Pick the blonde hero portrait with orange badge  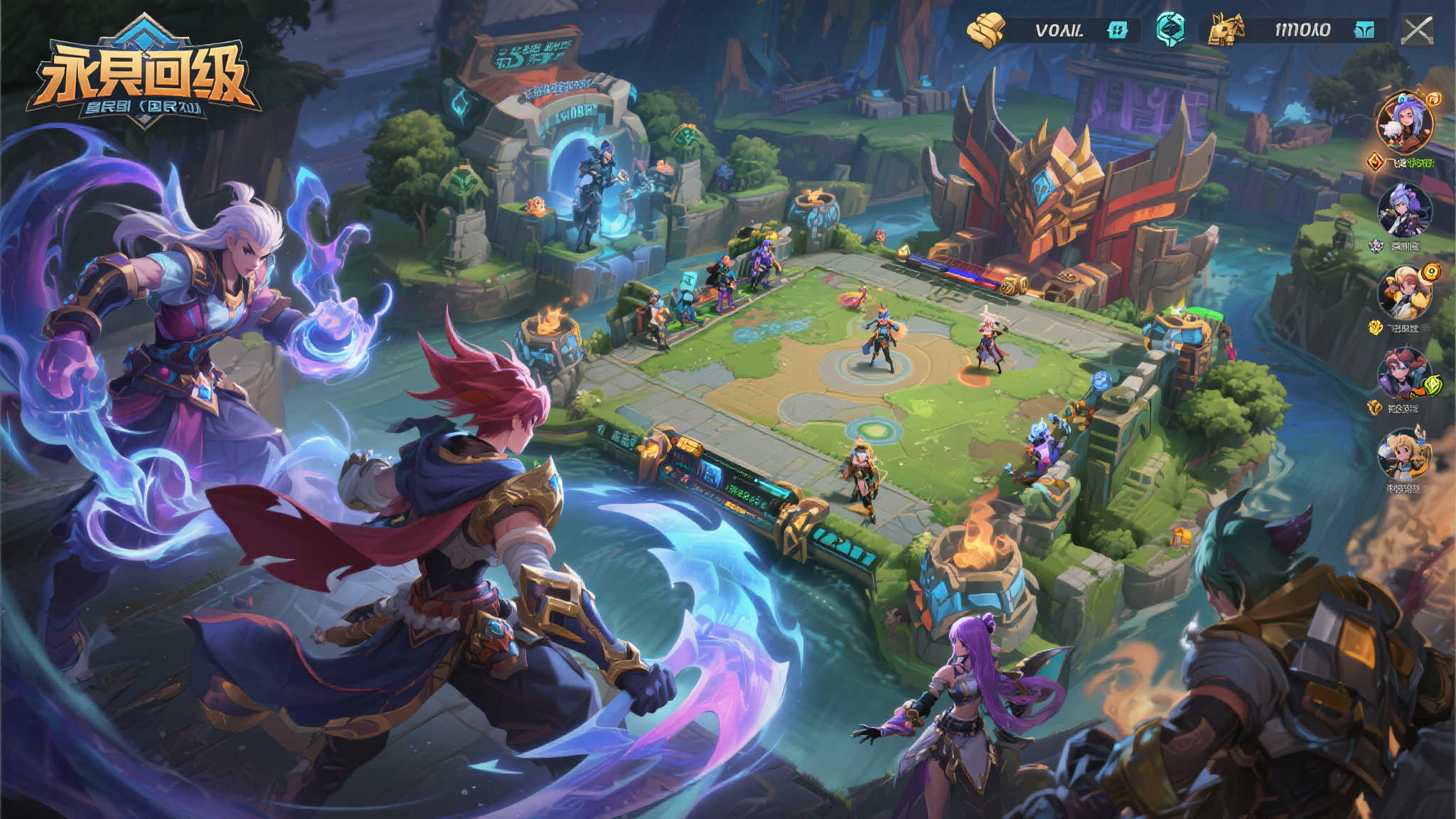coord(1406,293)
